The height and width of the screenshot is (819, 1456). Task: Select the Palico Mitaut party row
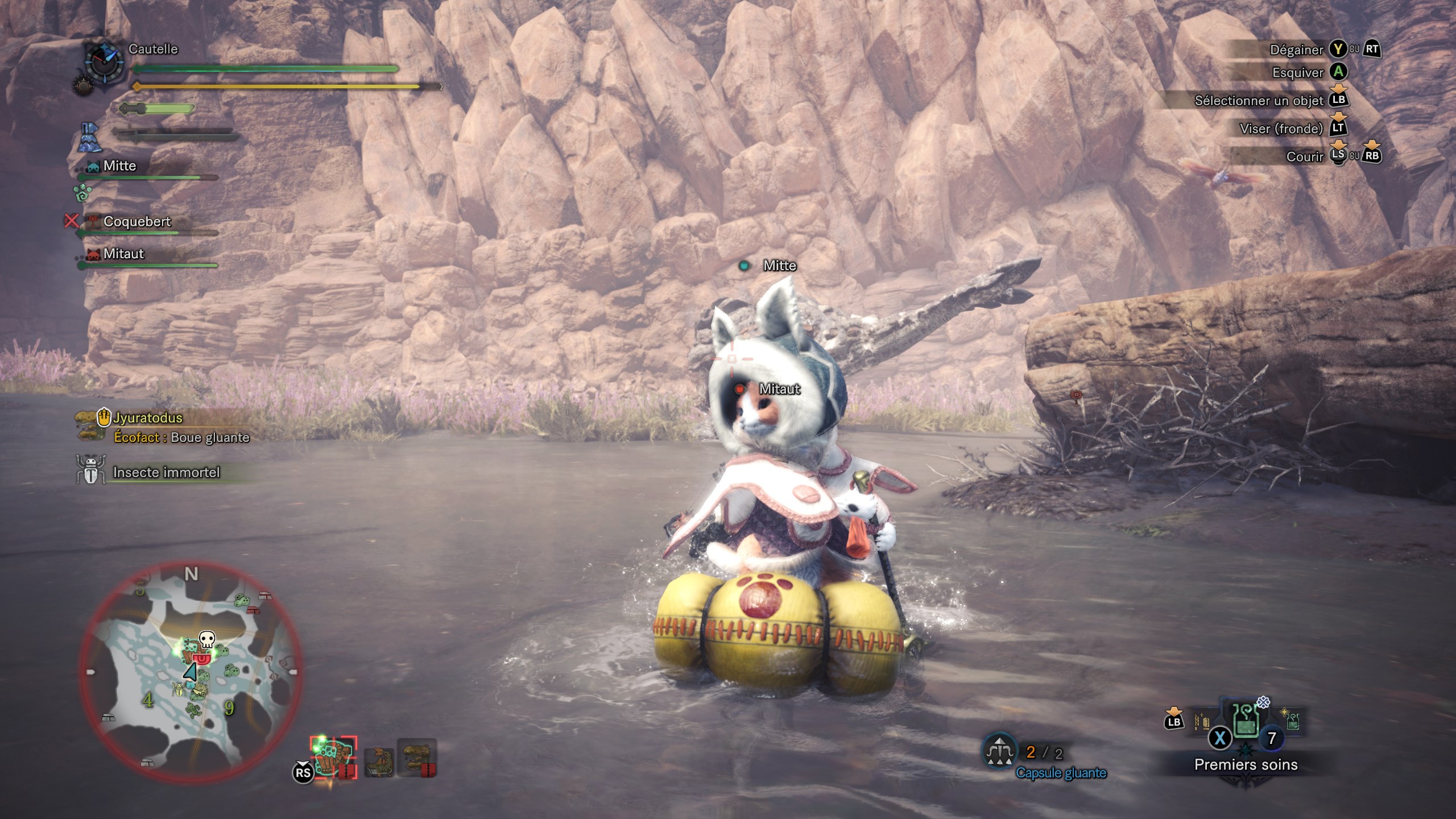[x=124, y=254]
